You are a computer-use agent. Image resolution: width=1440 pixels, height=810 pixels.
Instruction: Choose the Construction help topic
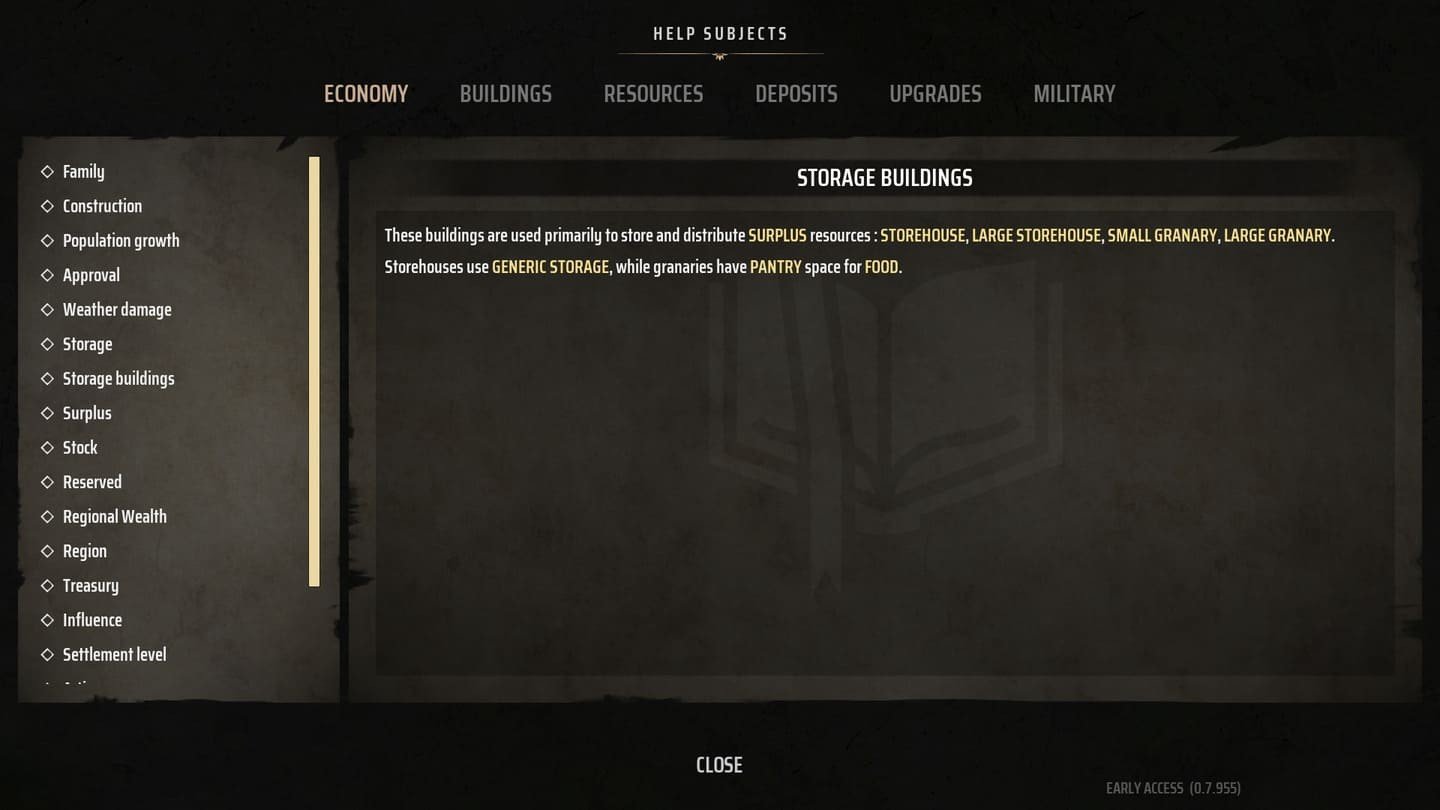(x=102, y=206)
